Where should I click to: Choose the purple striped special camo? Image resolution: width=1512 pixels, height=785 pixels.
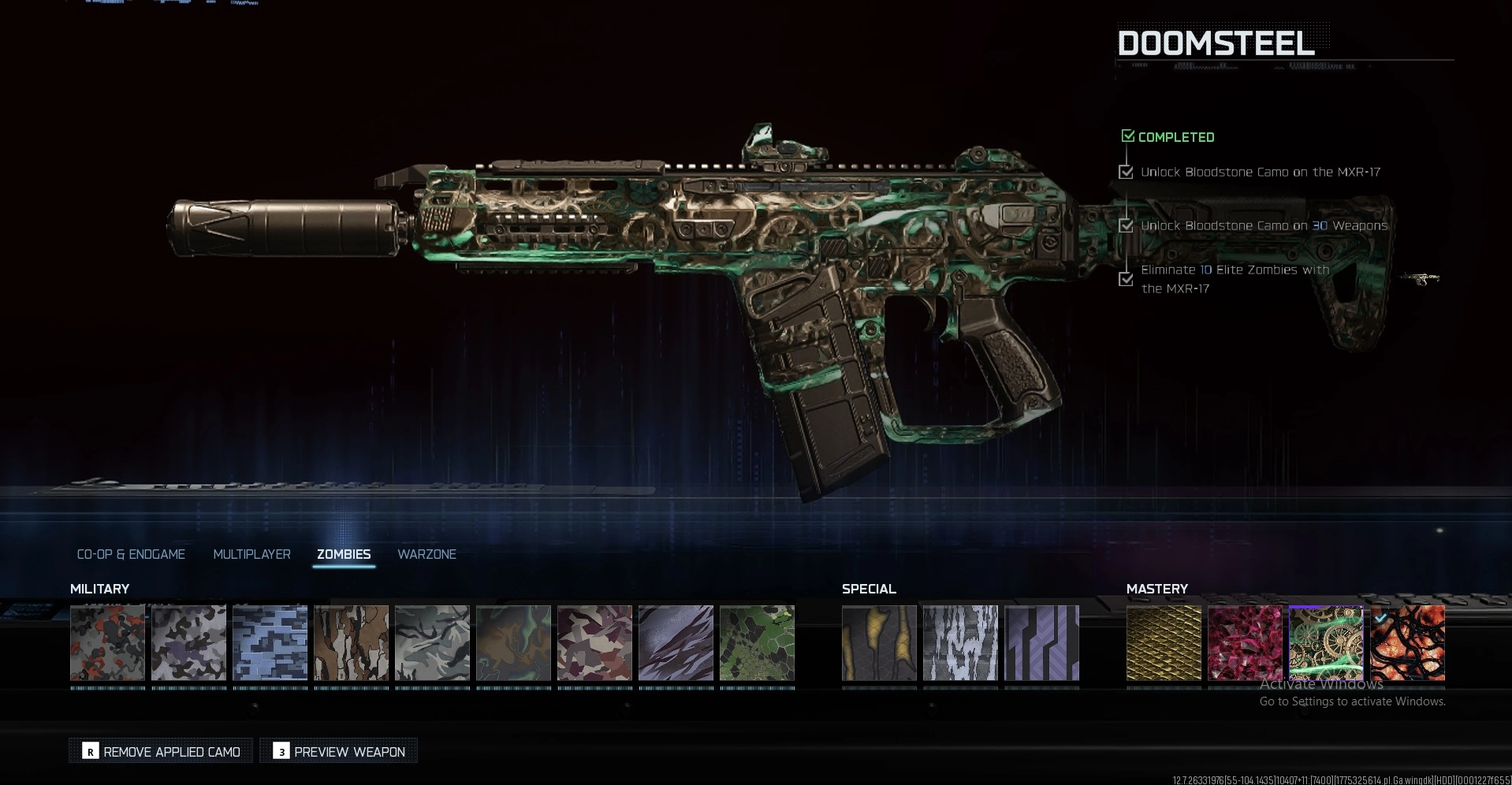point(1041,642)
